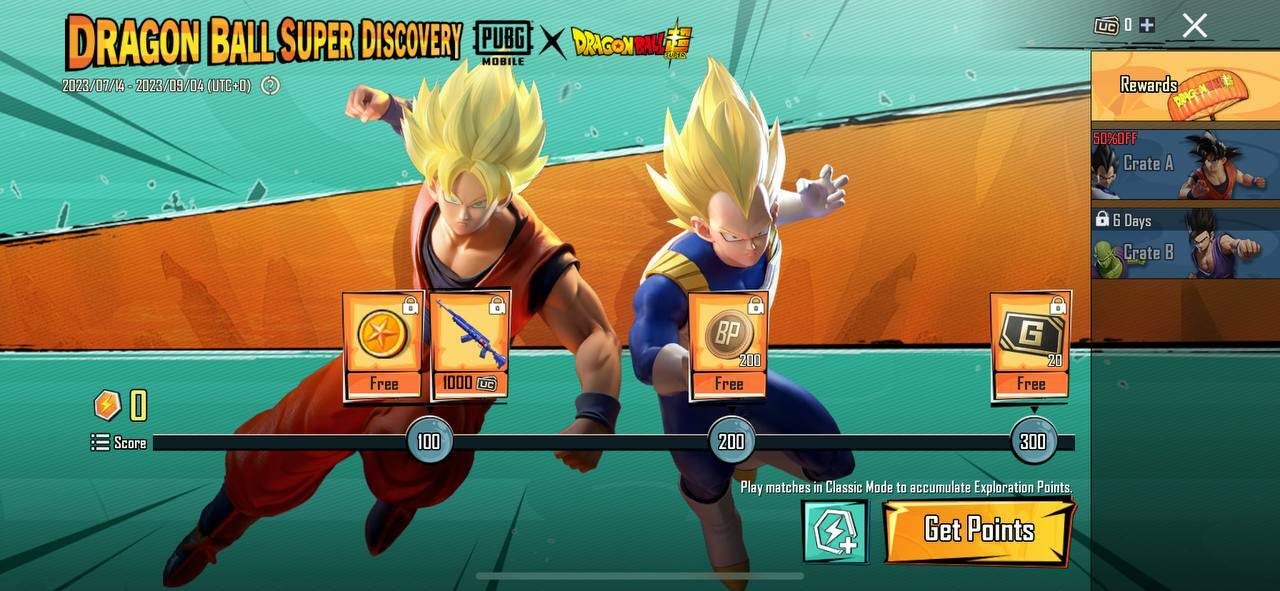Switch to the Crate A tab
This screenshot has height=591, width=1280.
click(1184, 164)
